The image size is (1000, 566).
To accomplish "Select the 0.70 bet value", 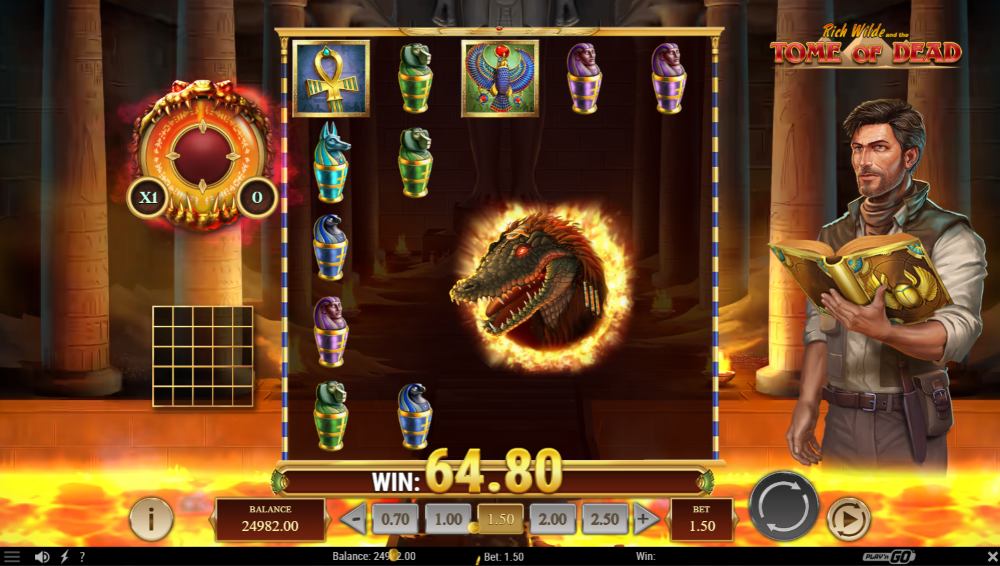I will (x=395, y=518).
